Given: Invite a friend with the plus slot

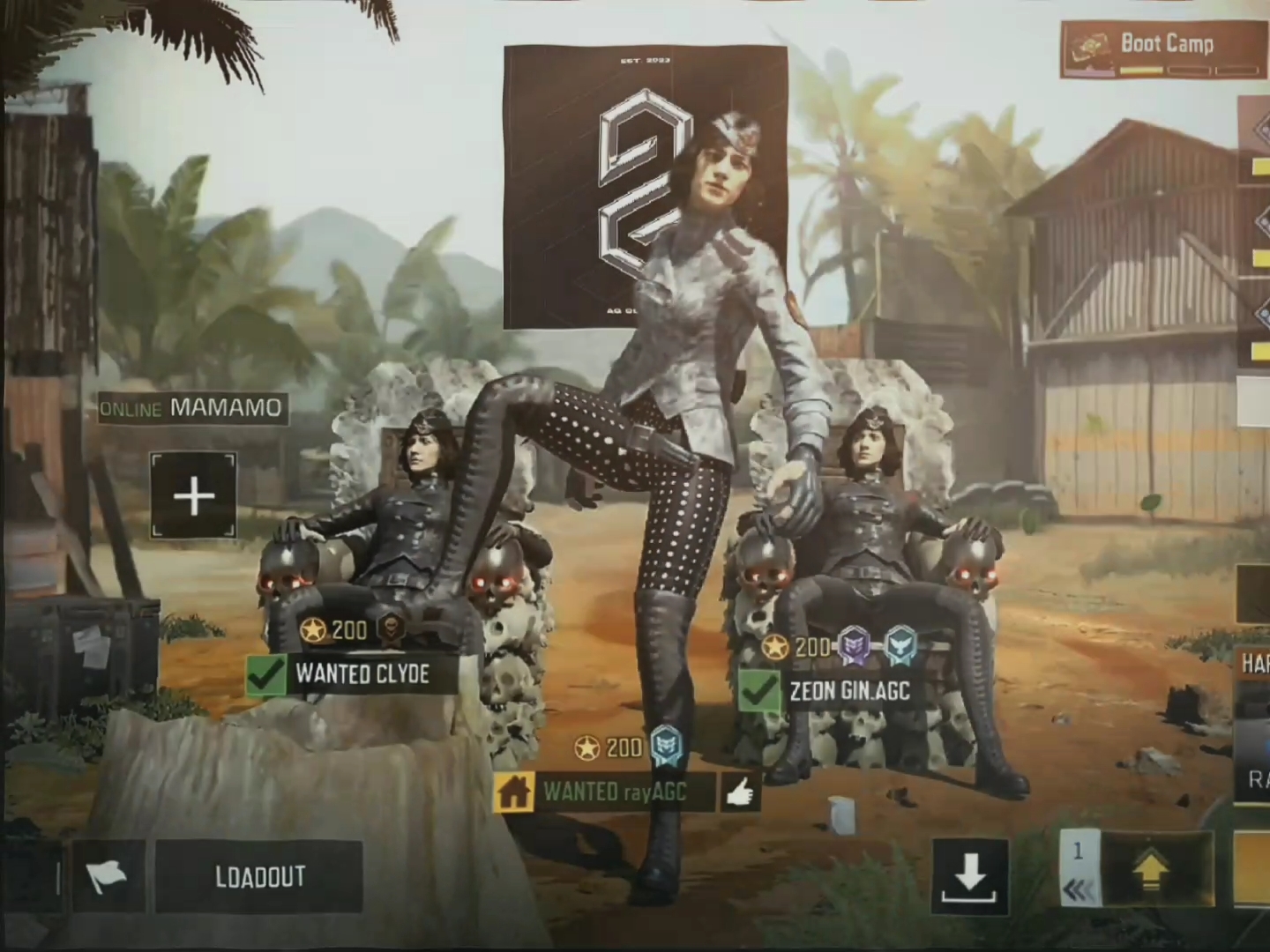Looking at the screenshot, I should click(x=194, y=496).
